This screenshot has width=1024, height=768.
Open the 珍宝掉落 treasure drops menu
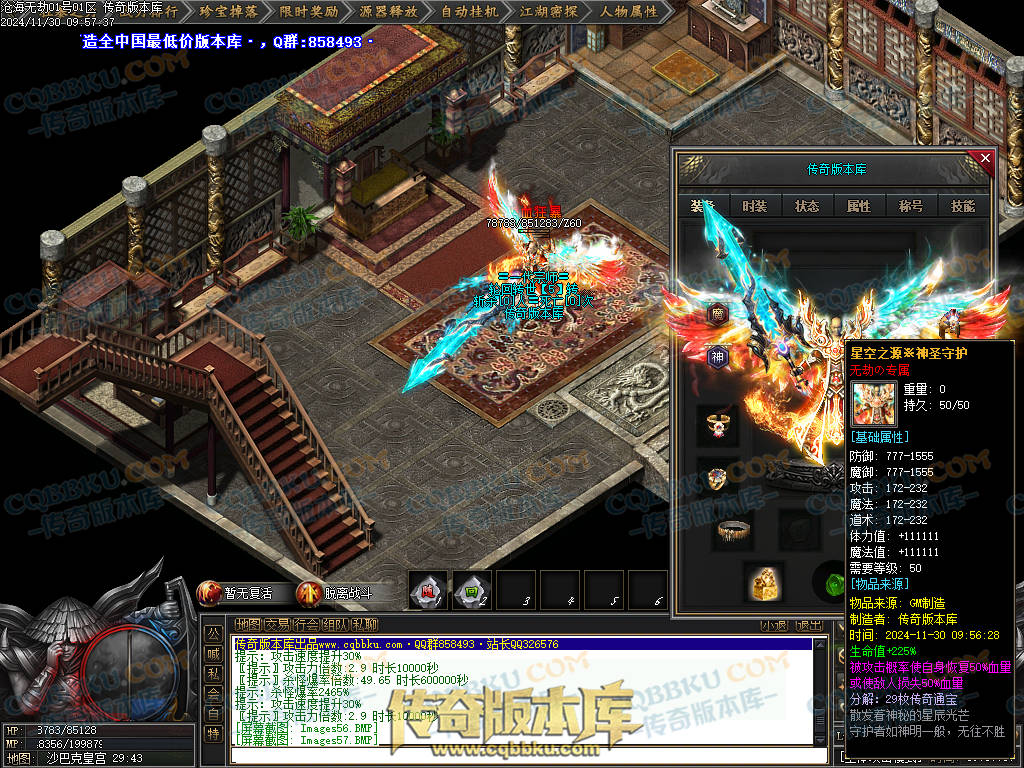click(228, 12)
